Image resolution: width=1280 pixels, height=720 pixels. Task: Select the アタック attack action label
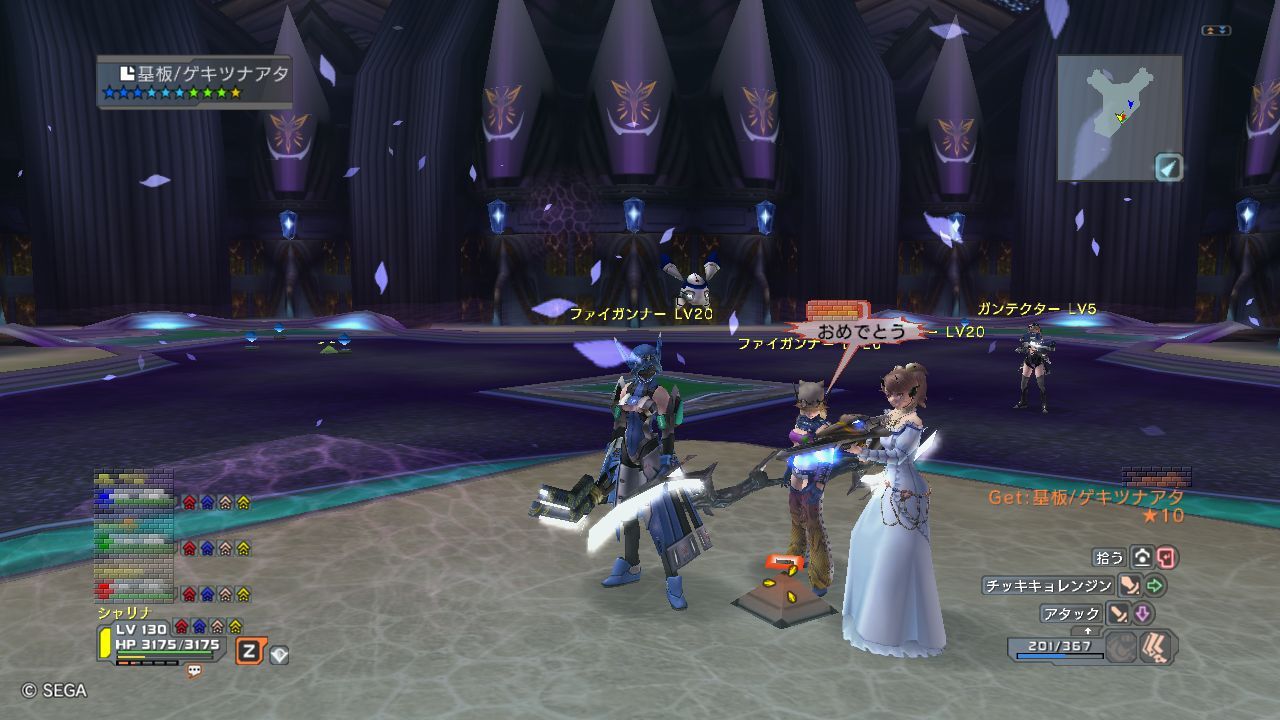pos(1071,613)
